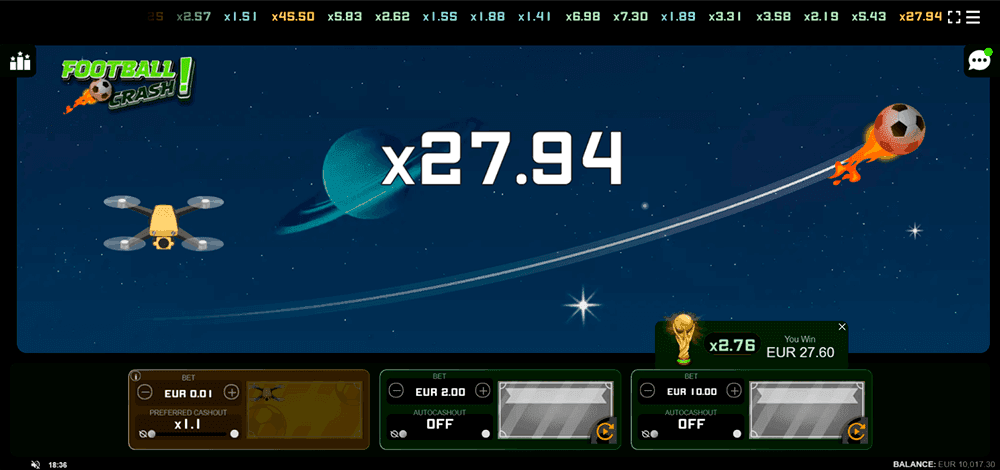Open the hamburger menu
The height and width of the screenshot is (470, 1000).
coord(973,17)
